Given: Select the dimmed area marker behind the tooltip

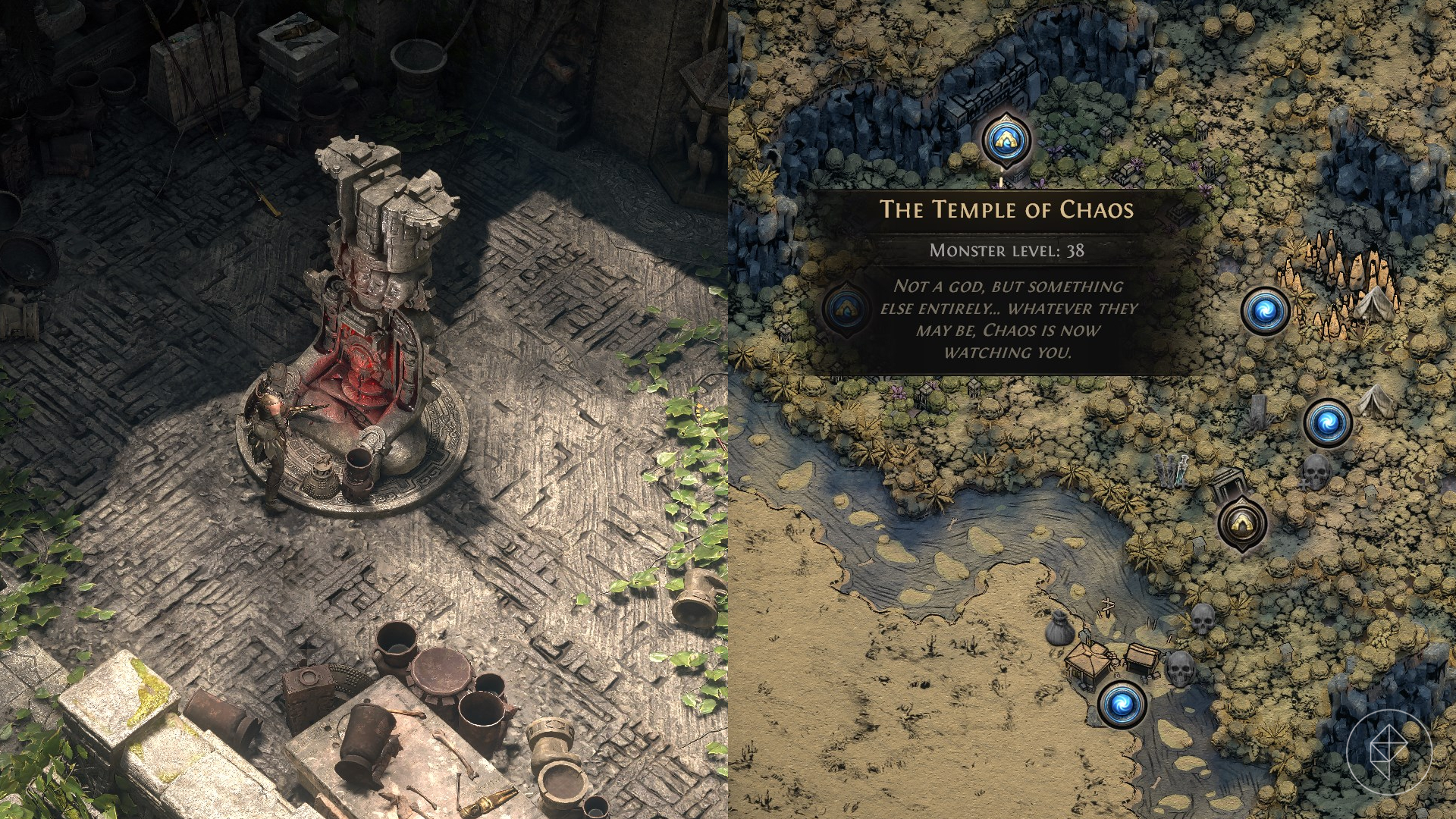Looking at the screenshot, I should (x=845, y=308).
